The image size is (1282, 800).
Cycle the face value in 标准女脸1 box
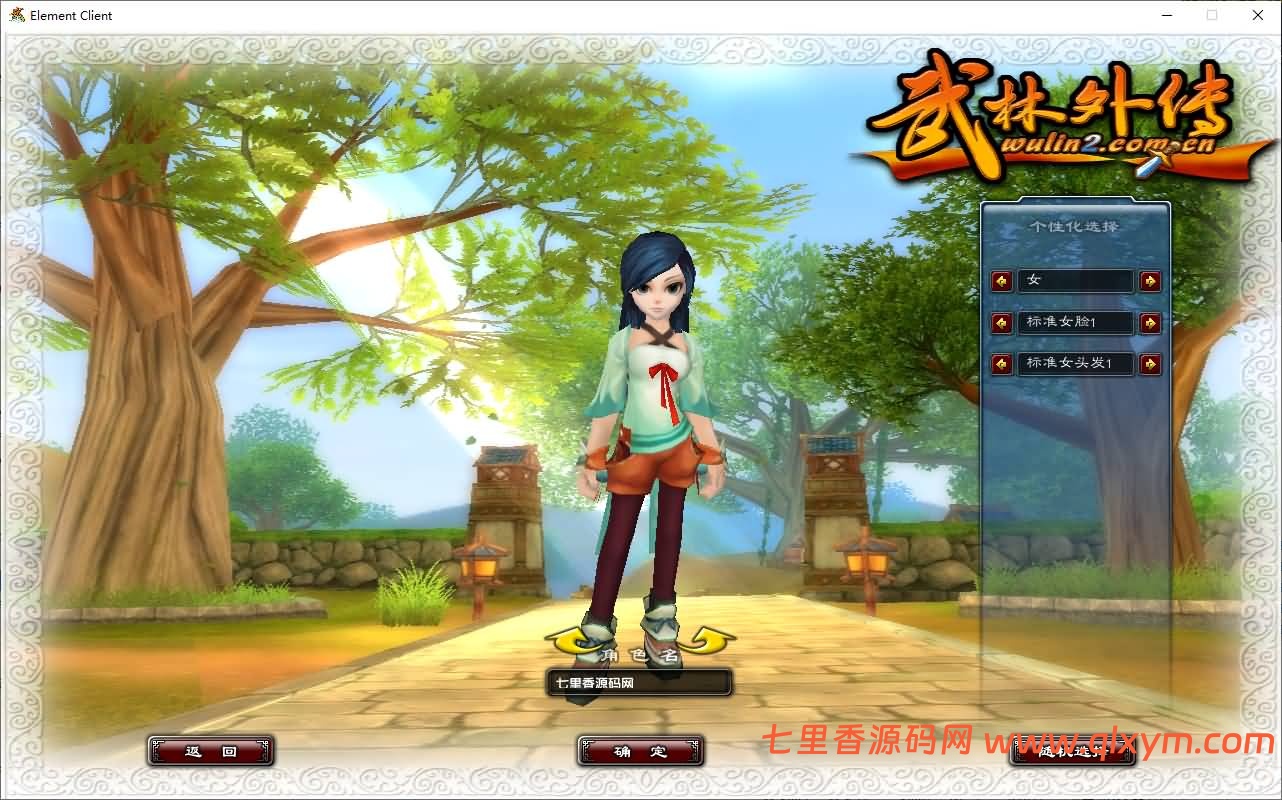point(1075,322)
